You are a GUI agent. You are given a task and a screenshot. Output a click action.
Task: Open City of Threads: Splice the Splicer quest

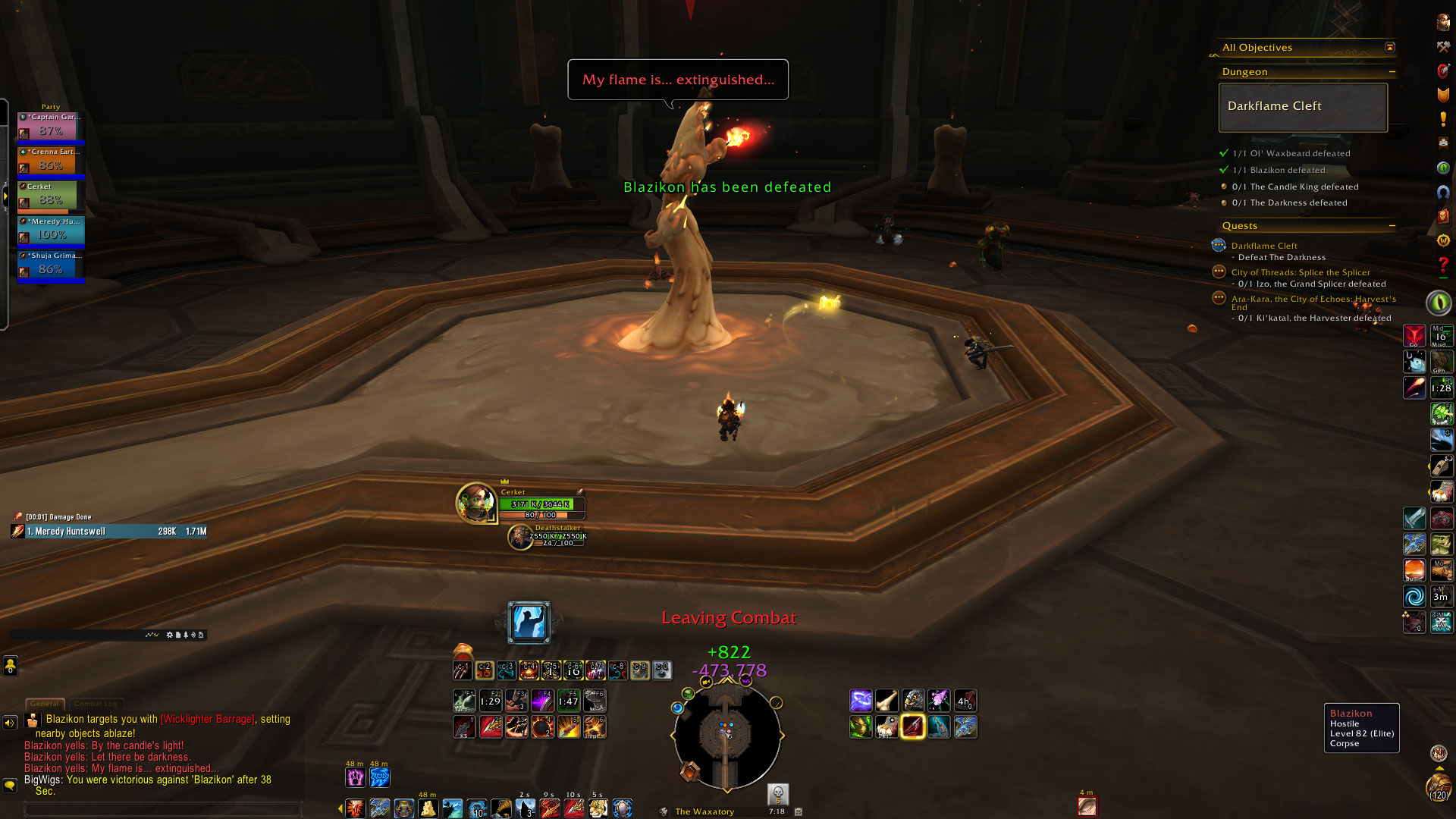click(1300, 272)
